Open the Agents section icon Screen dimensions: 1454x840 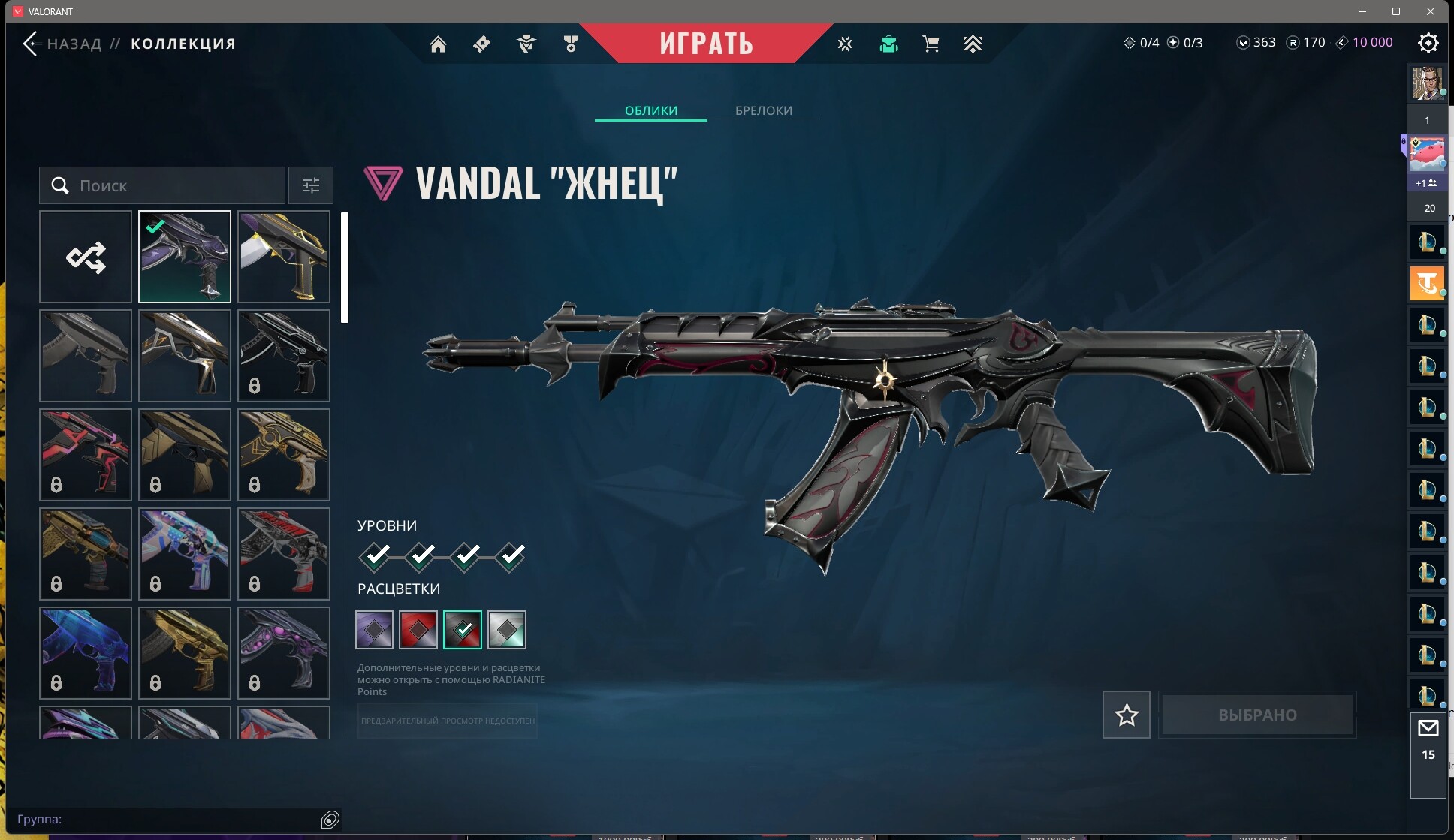click(x=527, y=44)
